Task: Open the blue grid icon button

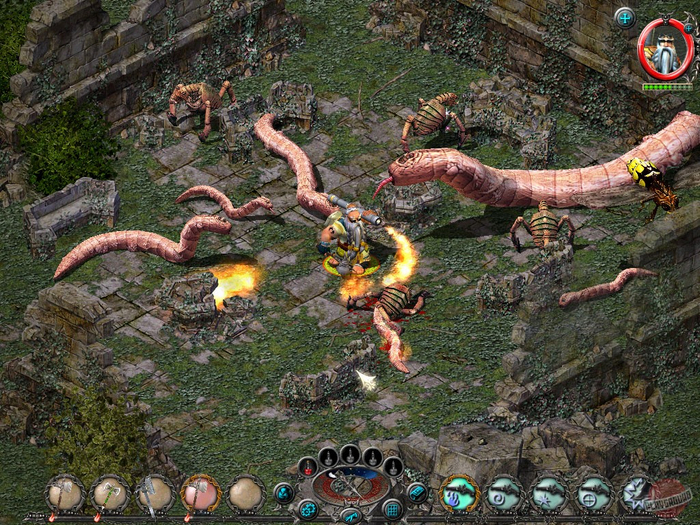Action: [393, 509]
